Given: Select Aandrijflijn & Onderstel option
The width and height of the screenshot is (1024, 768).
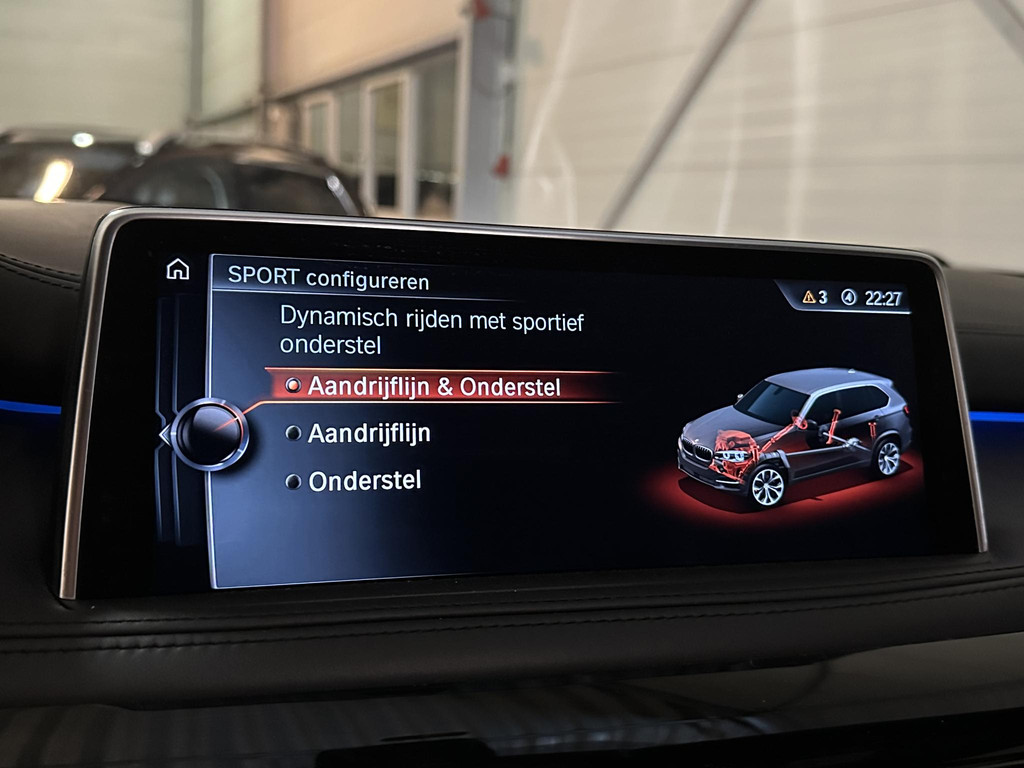Looking at the screenshot, I should click(x=434, y=387).
